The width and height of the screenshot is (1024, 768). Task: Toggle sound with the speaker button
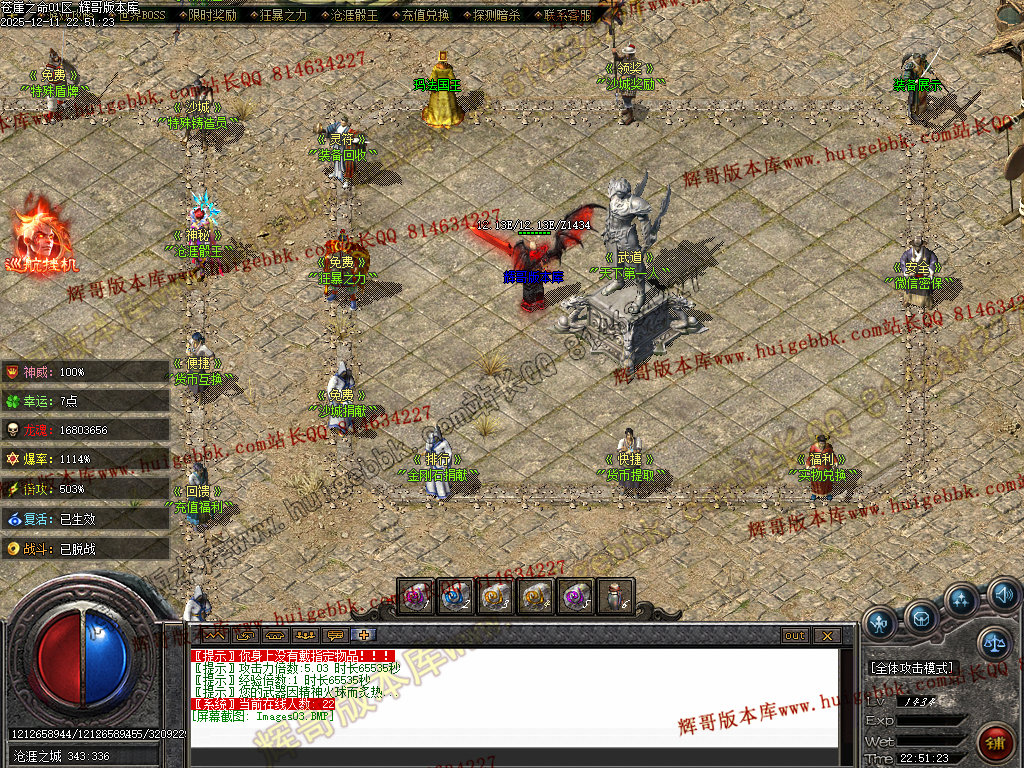click(x=1003, y=595)
